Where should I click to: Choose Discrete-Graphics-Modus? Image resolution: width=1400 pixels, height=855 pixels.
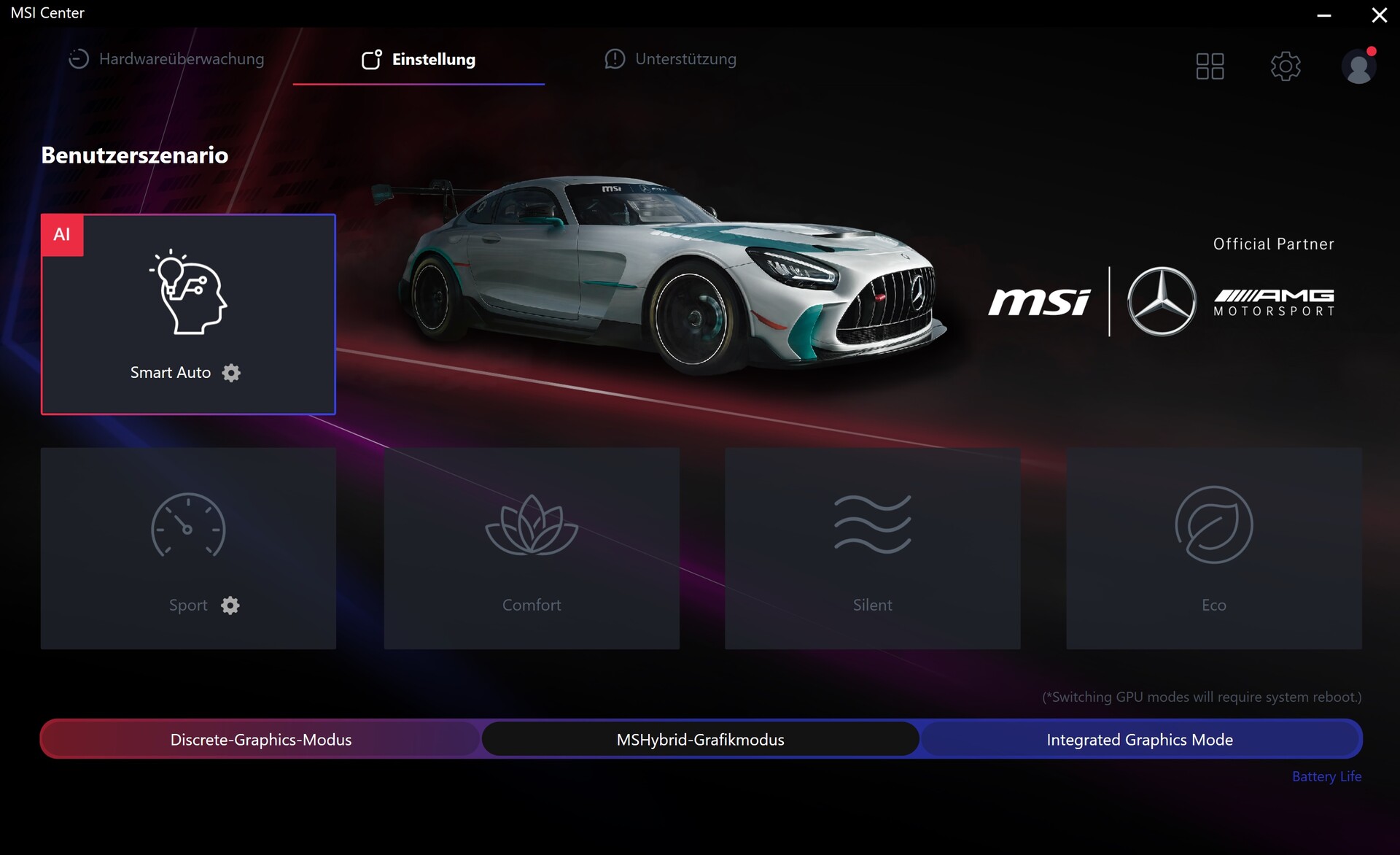coord(261,739)
